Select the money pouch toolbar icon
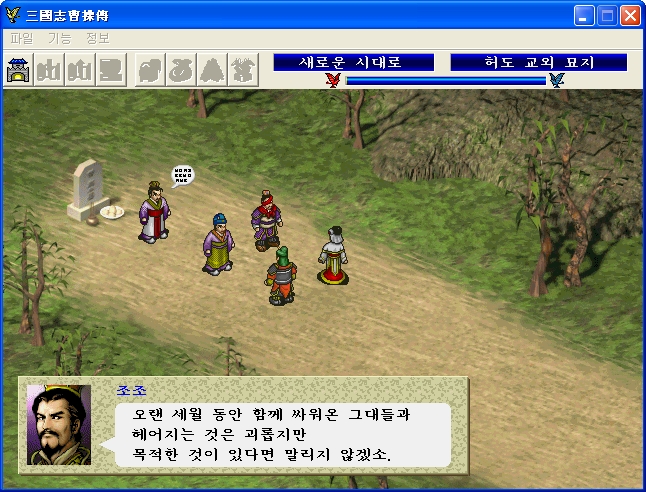 pos(181,71)
